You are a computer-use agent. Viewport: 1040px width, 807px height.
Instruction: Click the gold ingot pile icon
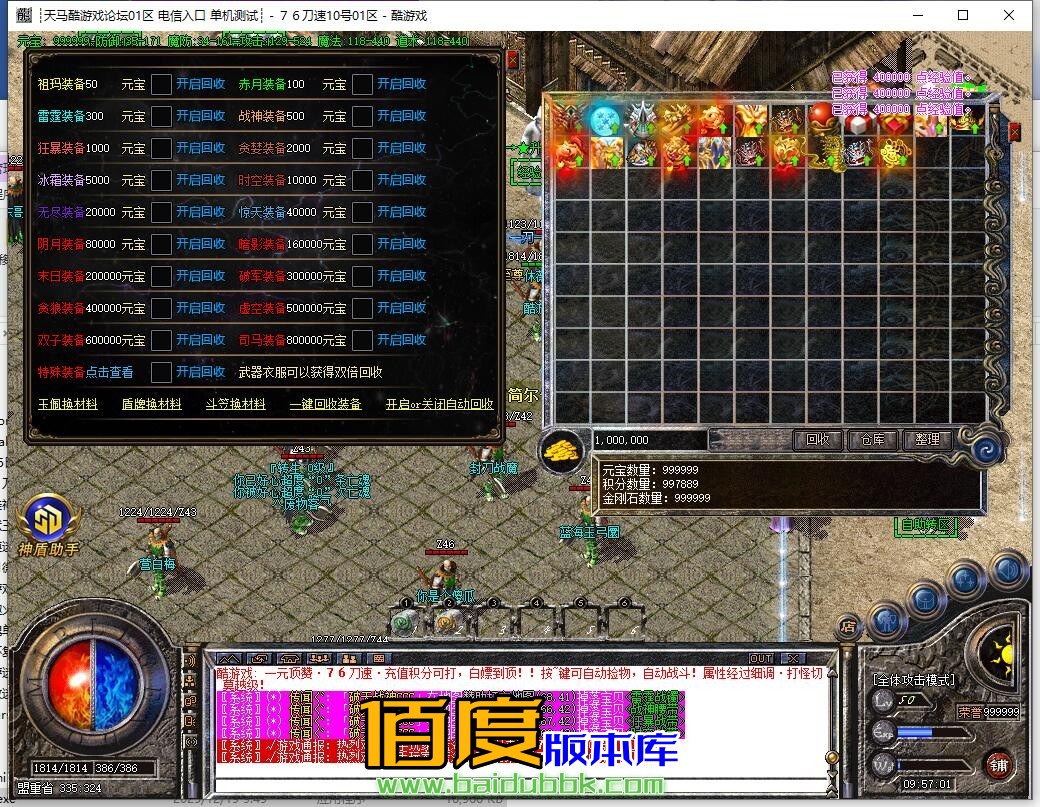click(x=563, y=449)
